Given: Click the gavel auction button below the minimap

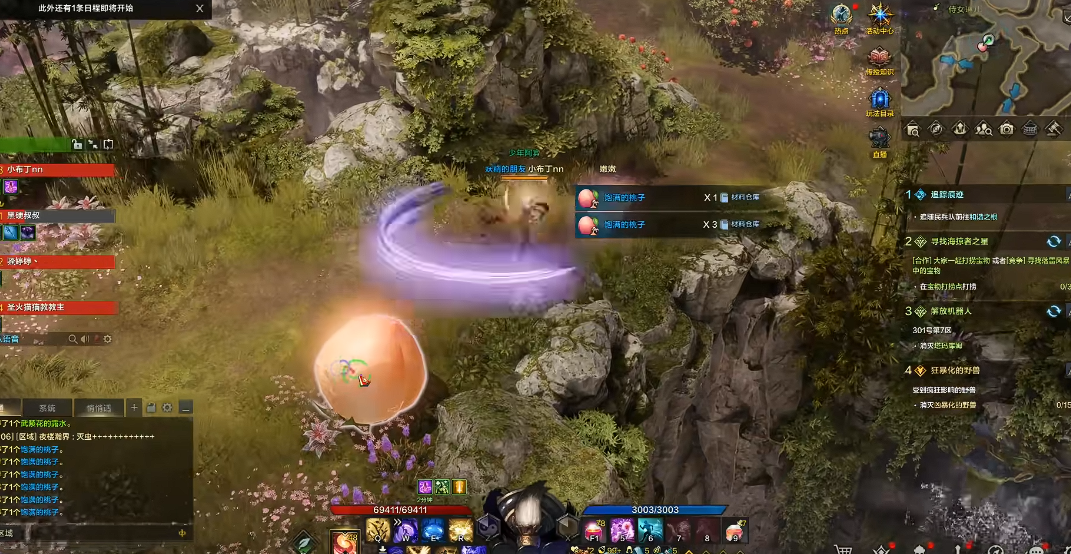Looking at the screenshot, I should (x=1052, y=129).
